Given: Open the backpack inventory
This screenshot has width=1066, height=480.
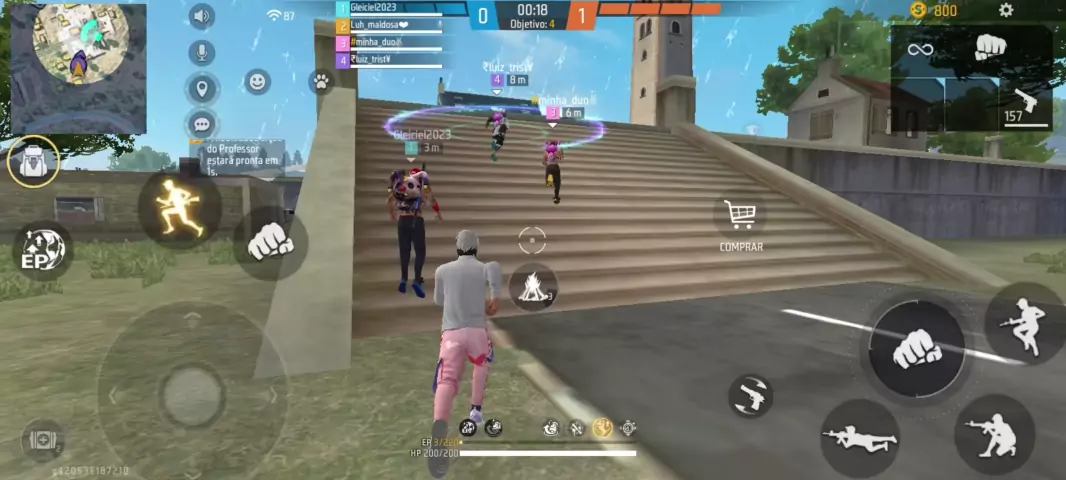Looking at the screenshot, I should pyautogui.click(x=33, y=161).
